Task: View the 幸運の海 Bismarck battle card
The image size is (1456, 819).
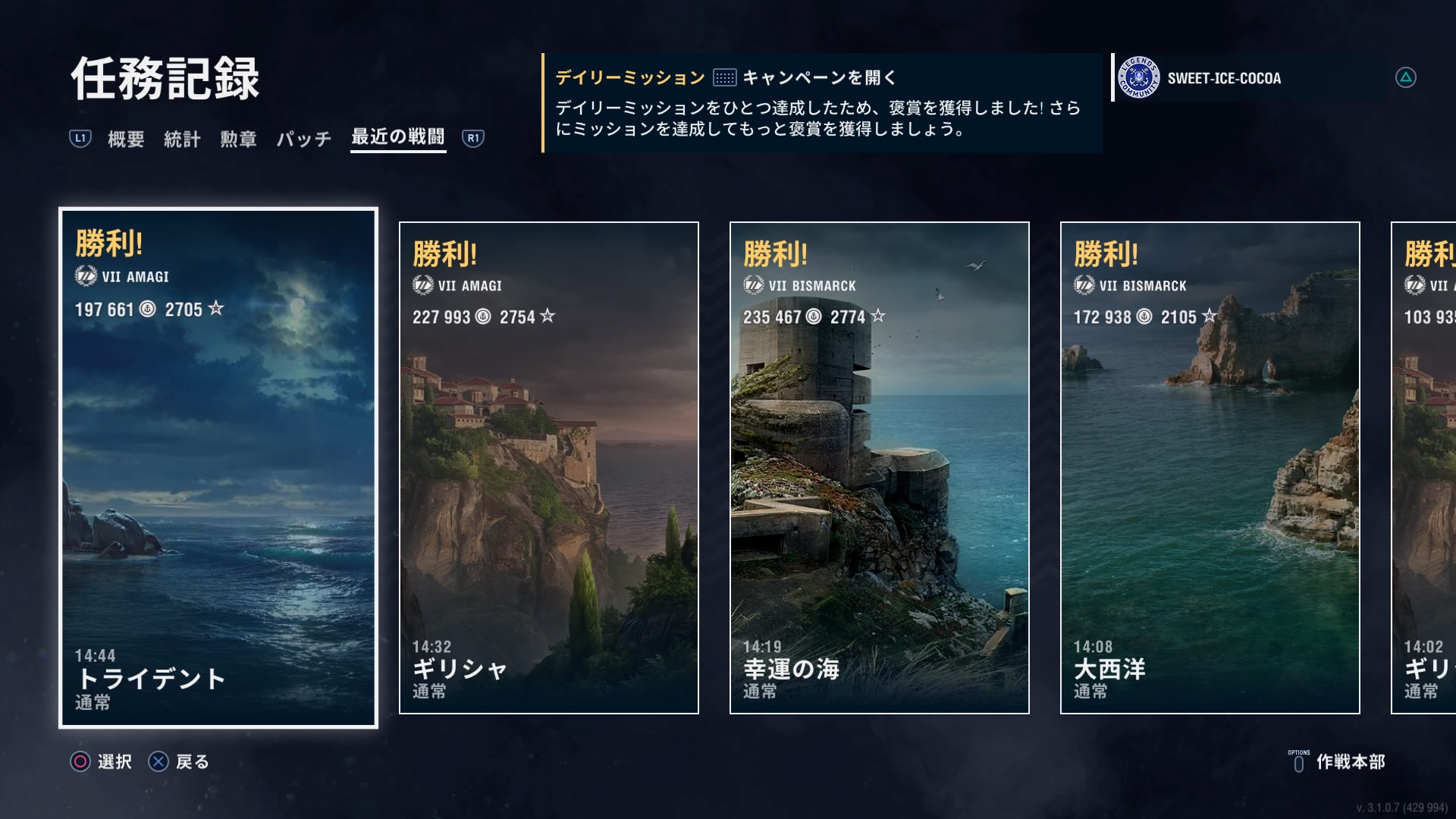Action: click(x=879, y=467)
